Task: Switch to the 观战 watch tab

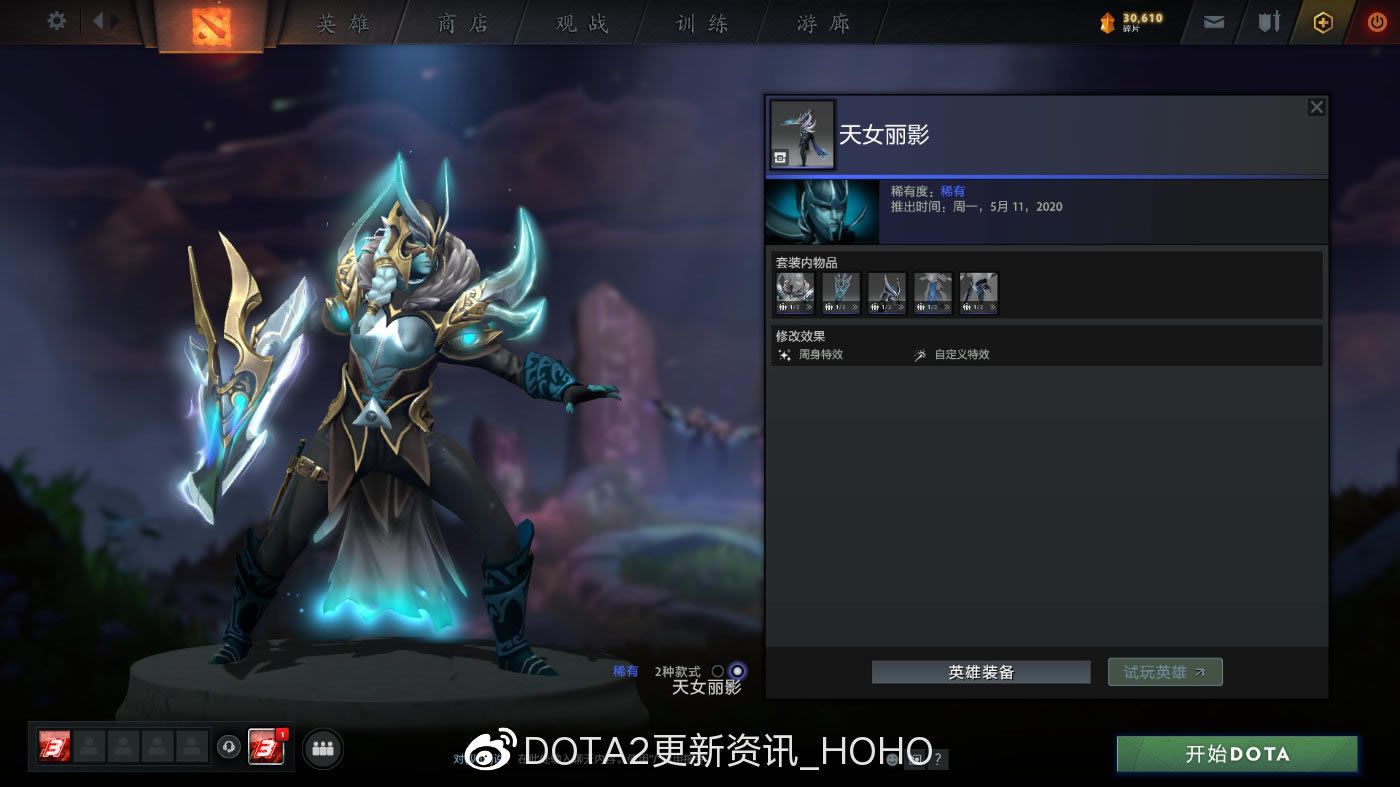Action: (x=581, y=22)
